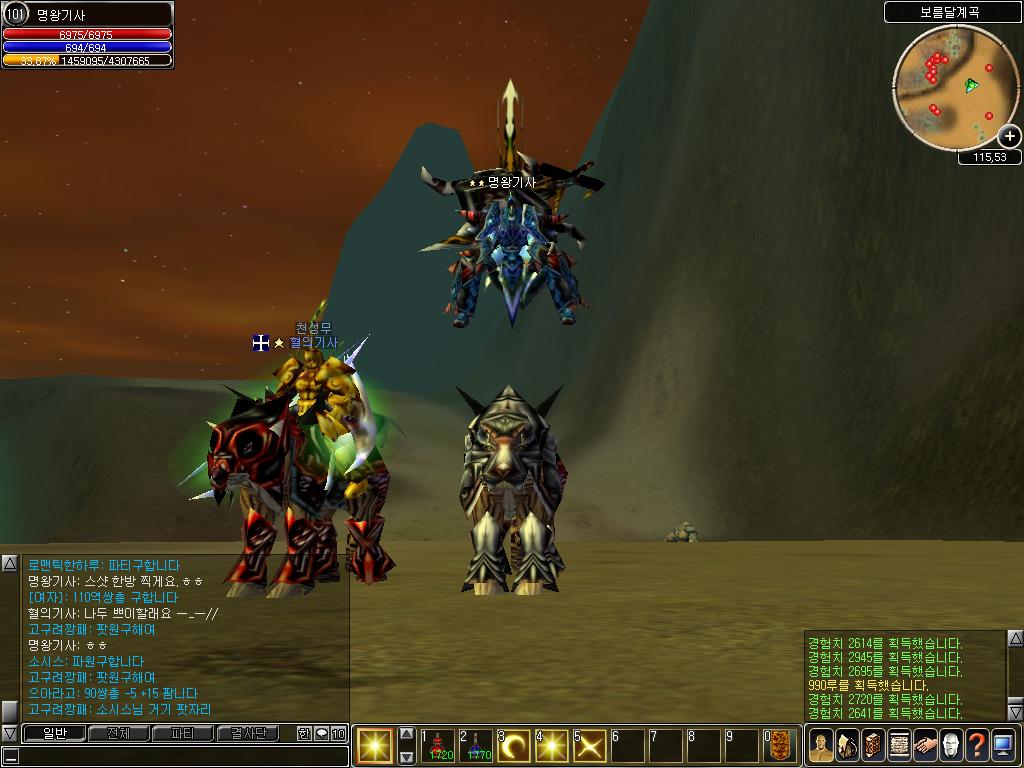Activate the starburst skill in slot 4

click(x=551, y=746)
